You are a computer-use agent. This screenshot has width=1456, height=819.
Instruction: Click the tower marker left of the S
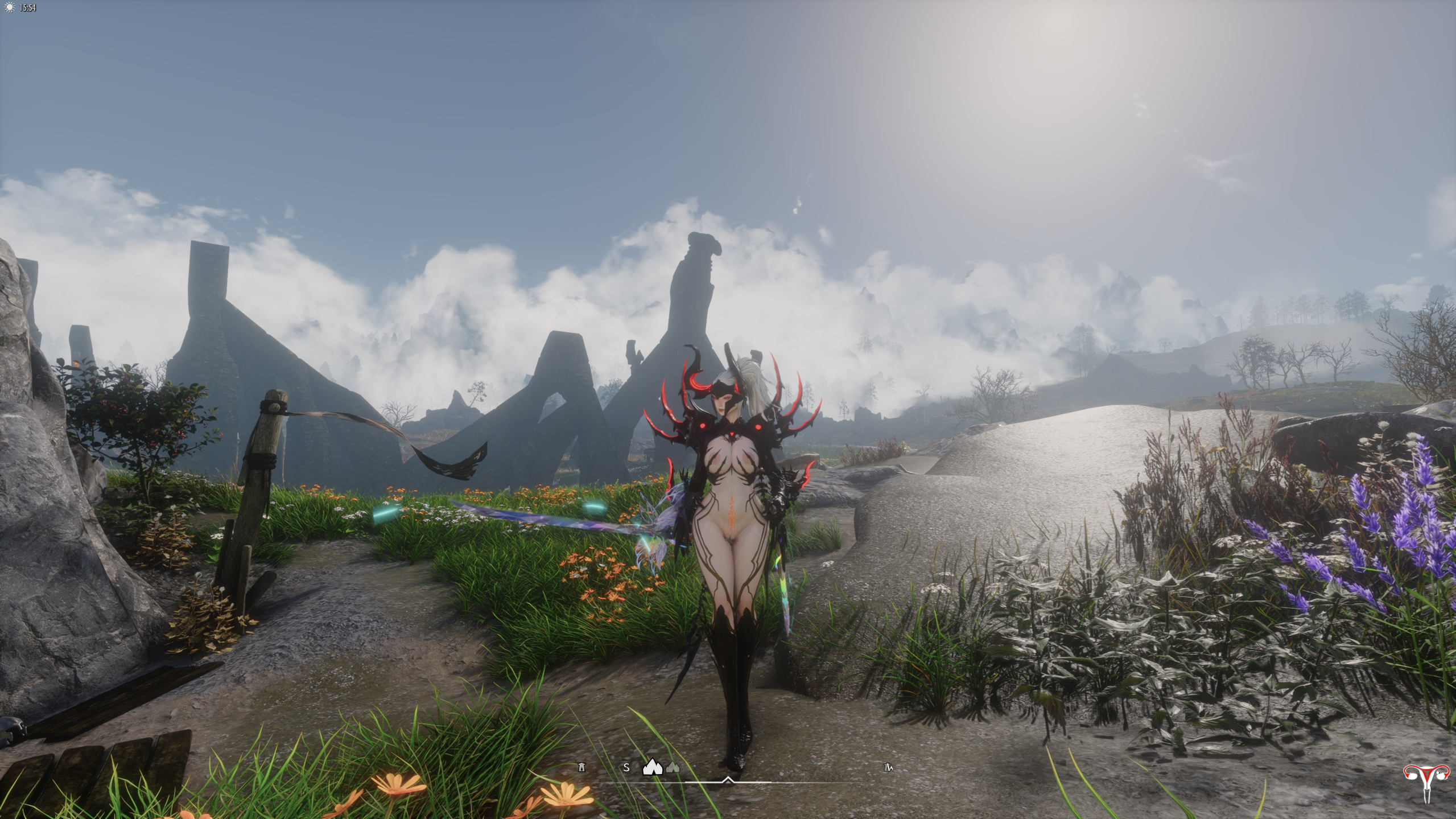[581, 767]
